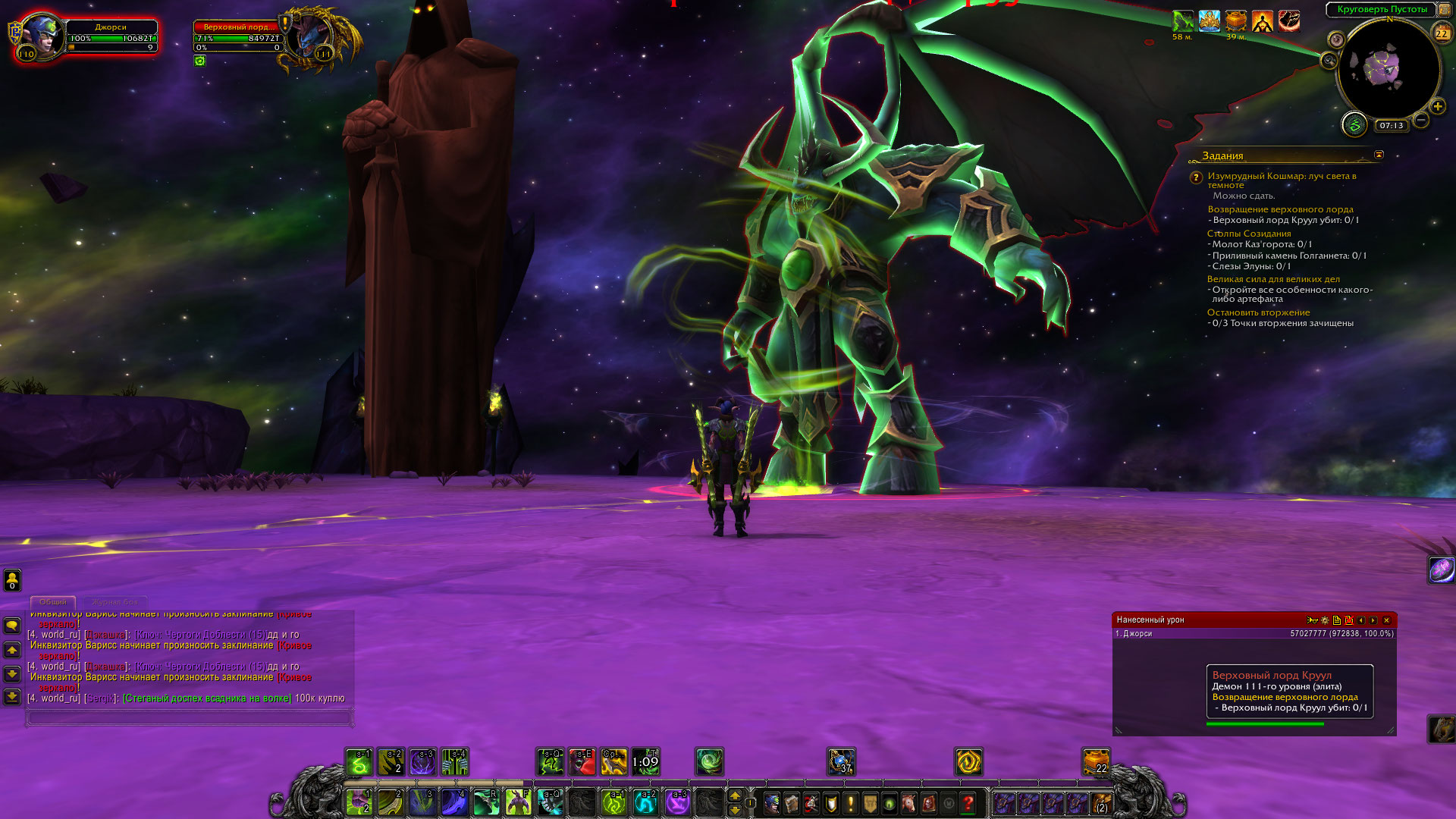The image size is (1456, 819).
Task: Open the calendar showing day 22
Action: [x=1442, y=33]
